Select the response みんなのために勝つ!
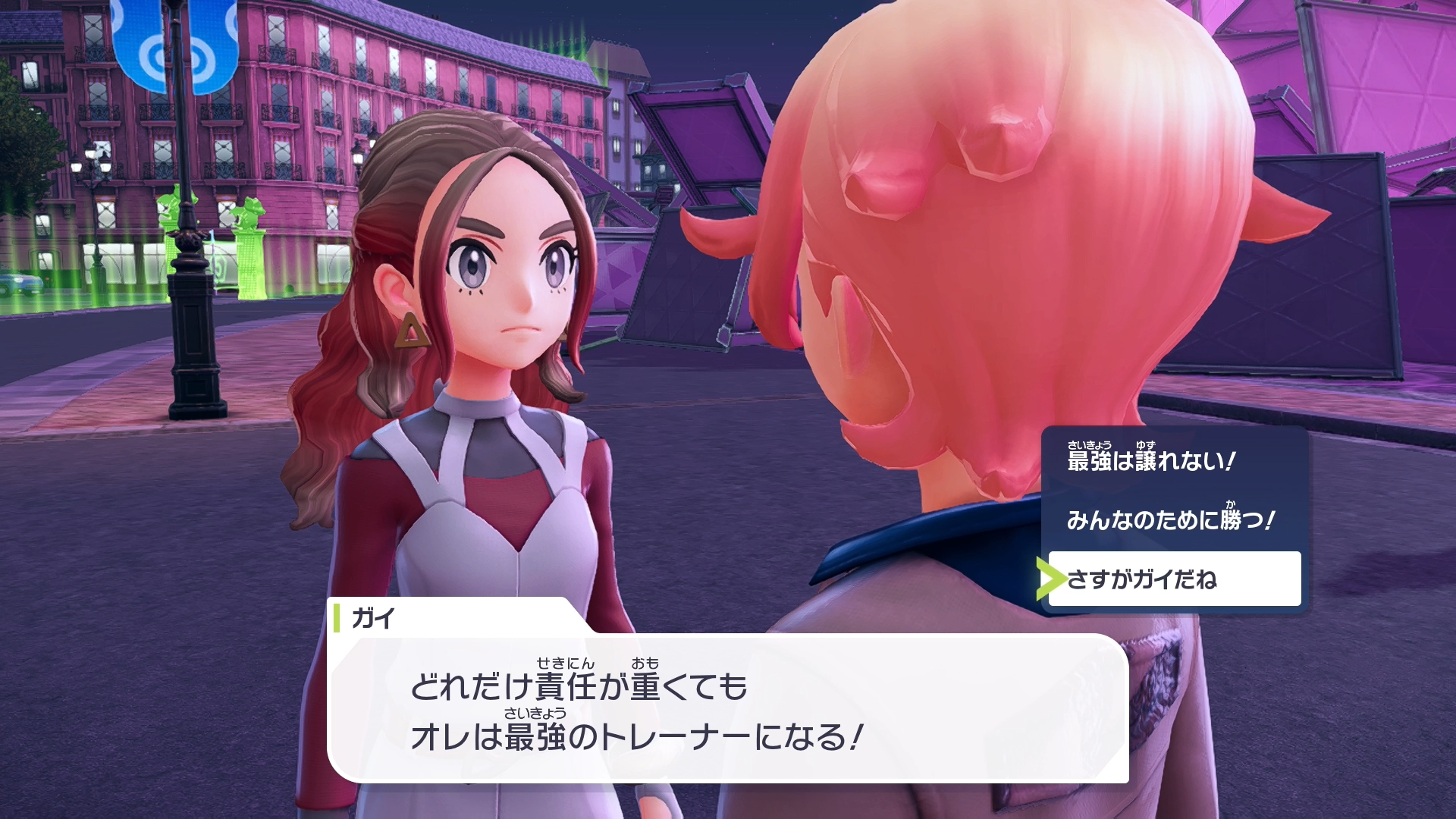 1170,519
